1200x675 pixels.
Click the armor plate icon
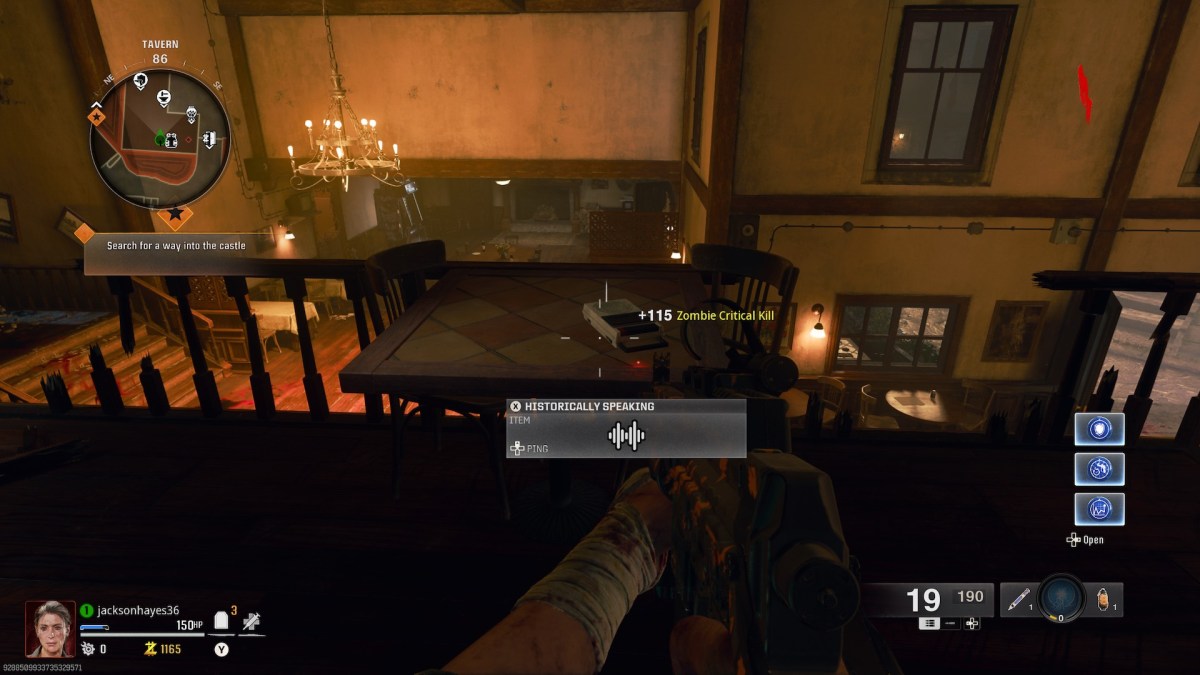(x=222, y=622)
